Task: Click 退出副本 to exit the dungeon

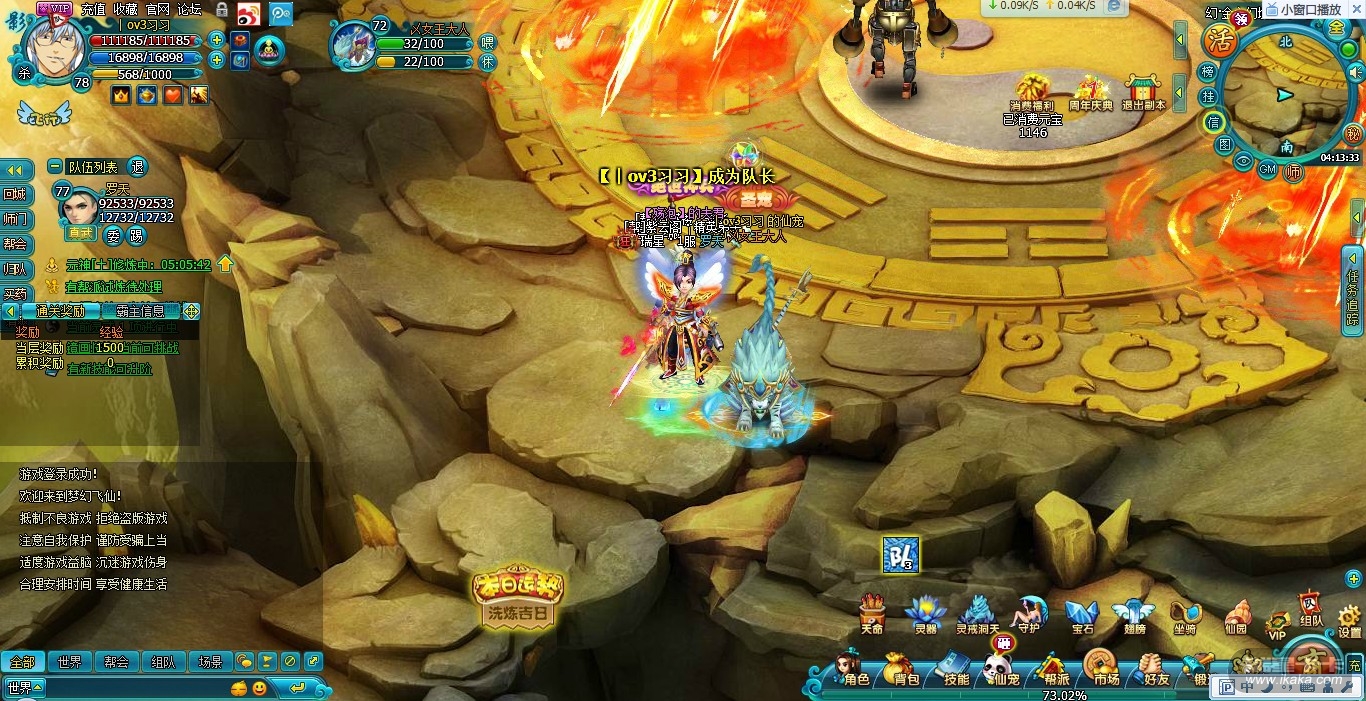Action: coord(1143,90)
